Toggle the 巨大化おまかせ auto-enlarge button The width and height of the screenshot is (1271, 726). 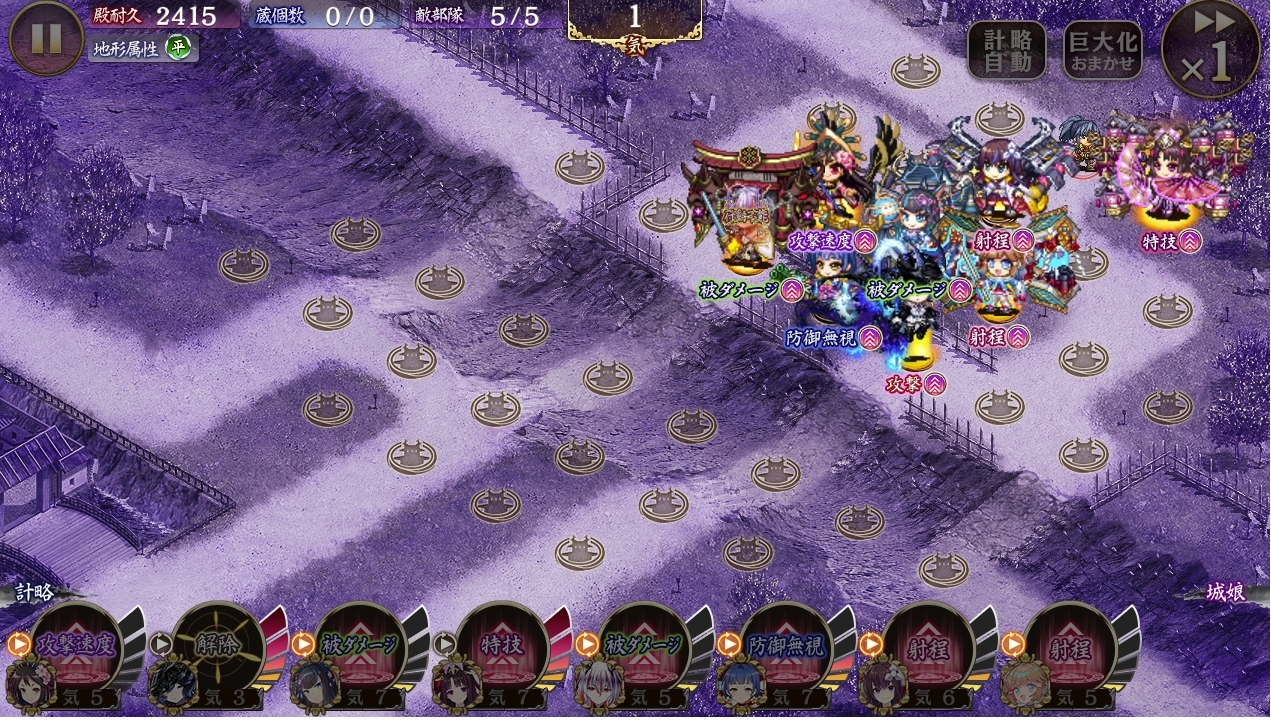1102,51
